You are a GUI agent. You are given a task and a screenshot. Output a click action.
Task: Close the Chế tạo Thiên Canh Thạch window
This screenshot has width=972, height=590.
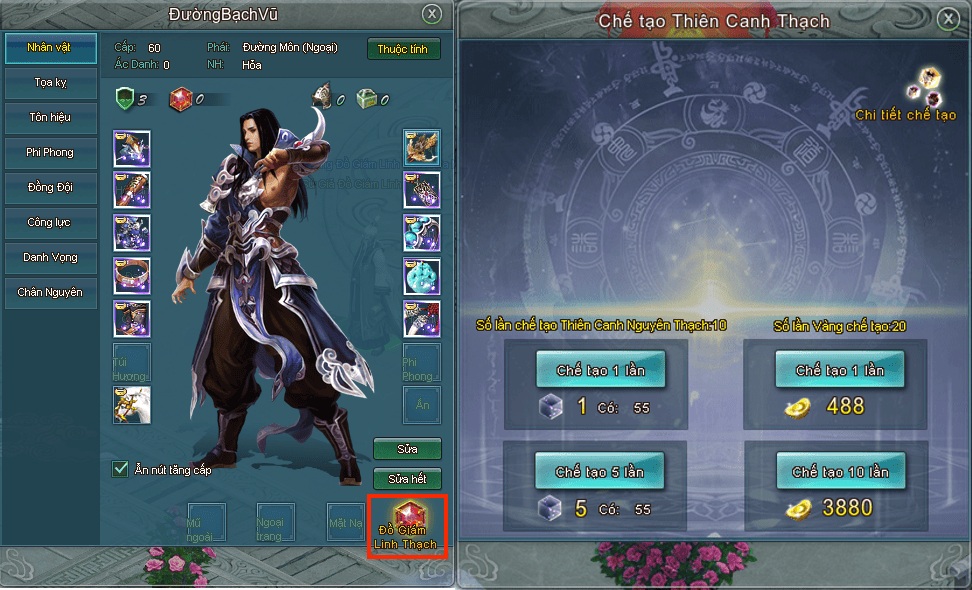tap(947, 18)
